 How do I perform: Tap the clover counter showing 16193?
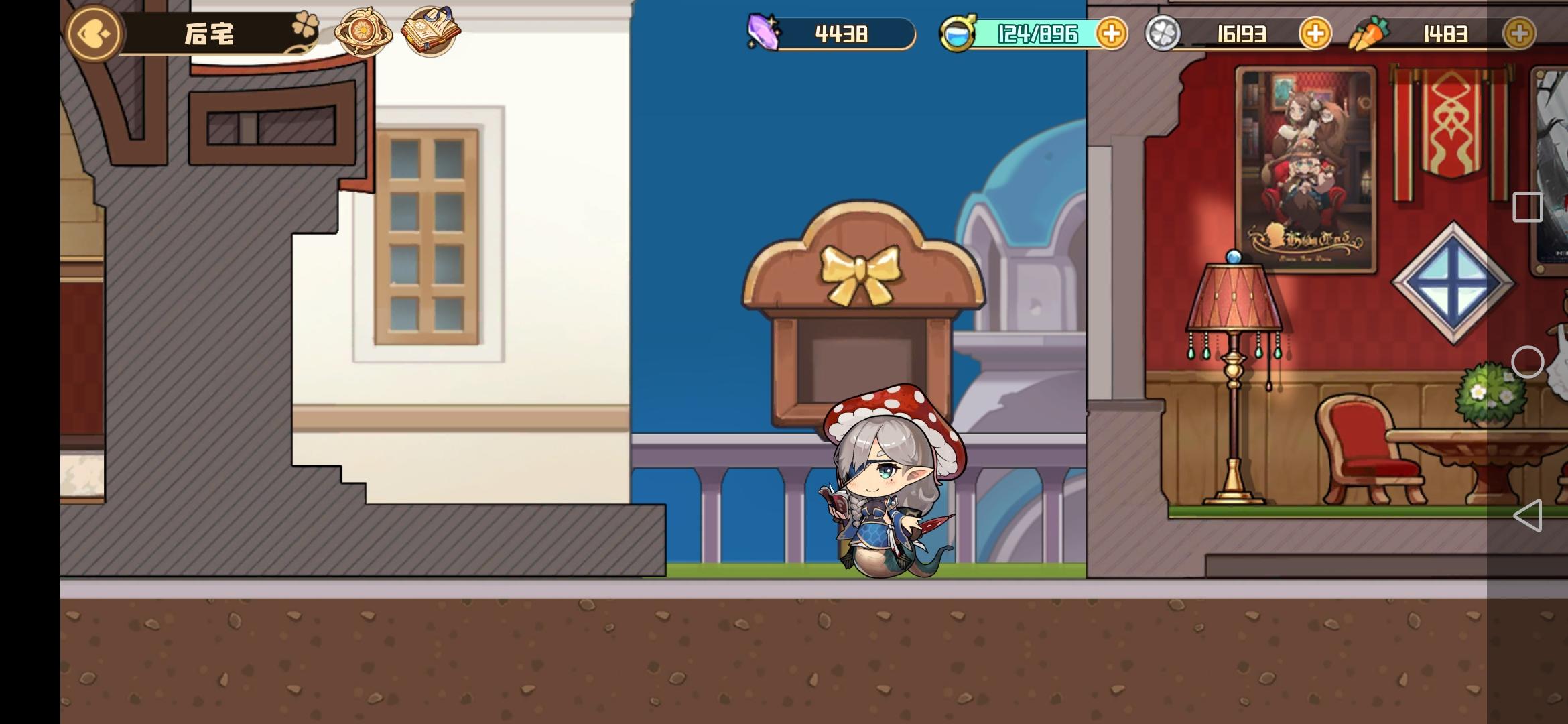[1246, 34]
